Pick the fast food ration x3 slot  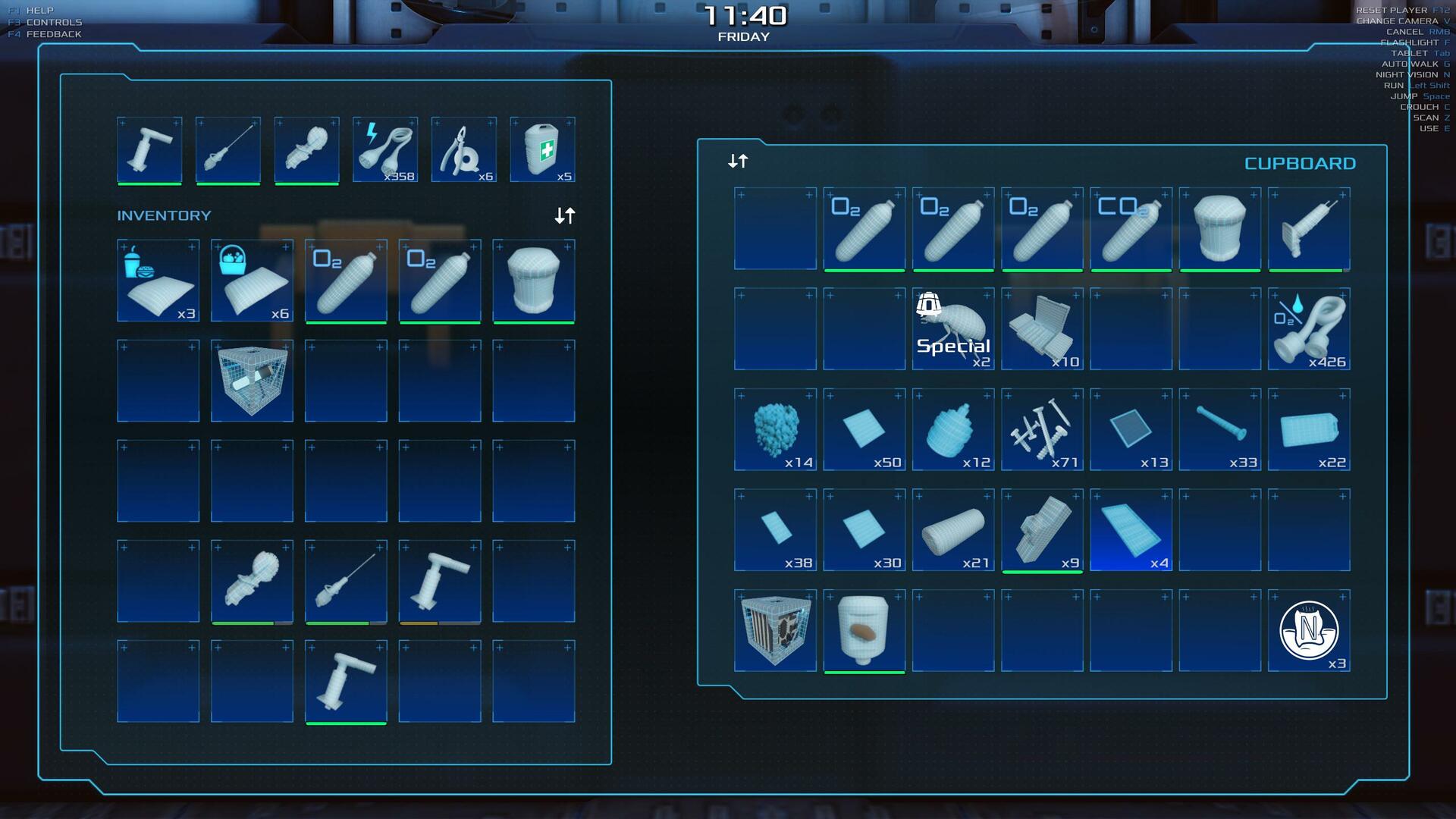(158, 281)
